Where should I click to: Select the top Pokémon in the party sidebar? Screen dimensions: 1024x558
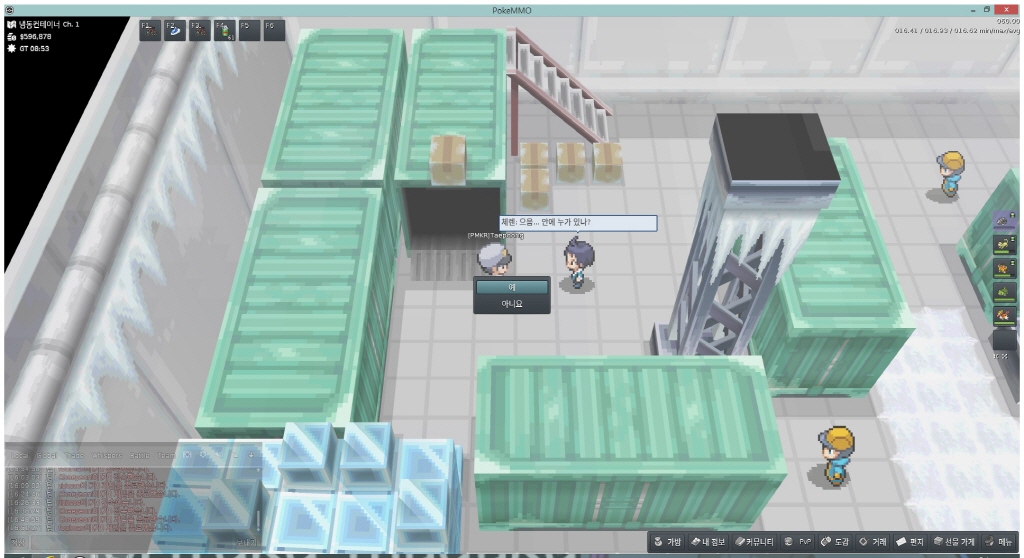1004,221
